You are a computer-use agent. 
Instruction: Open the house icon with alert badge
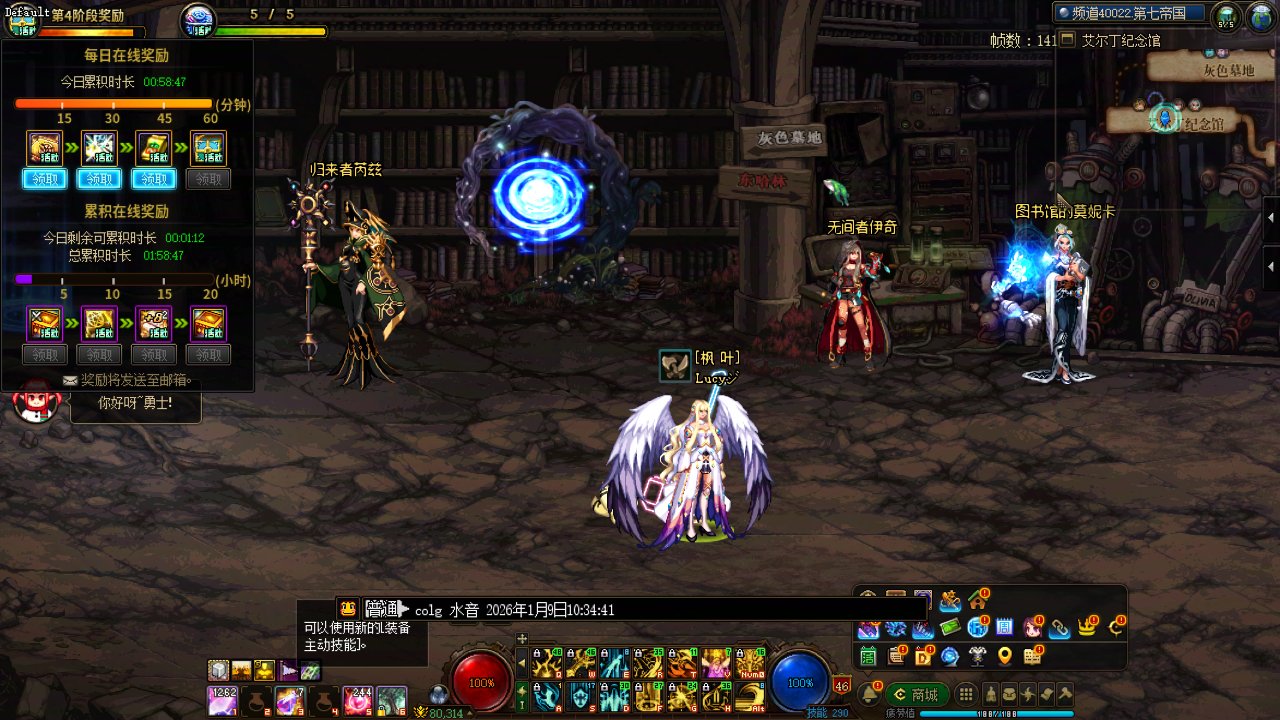[x=977, y=600]
